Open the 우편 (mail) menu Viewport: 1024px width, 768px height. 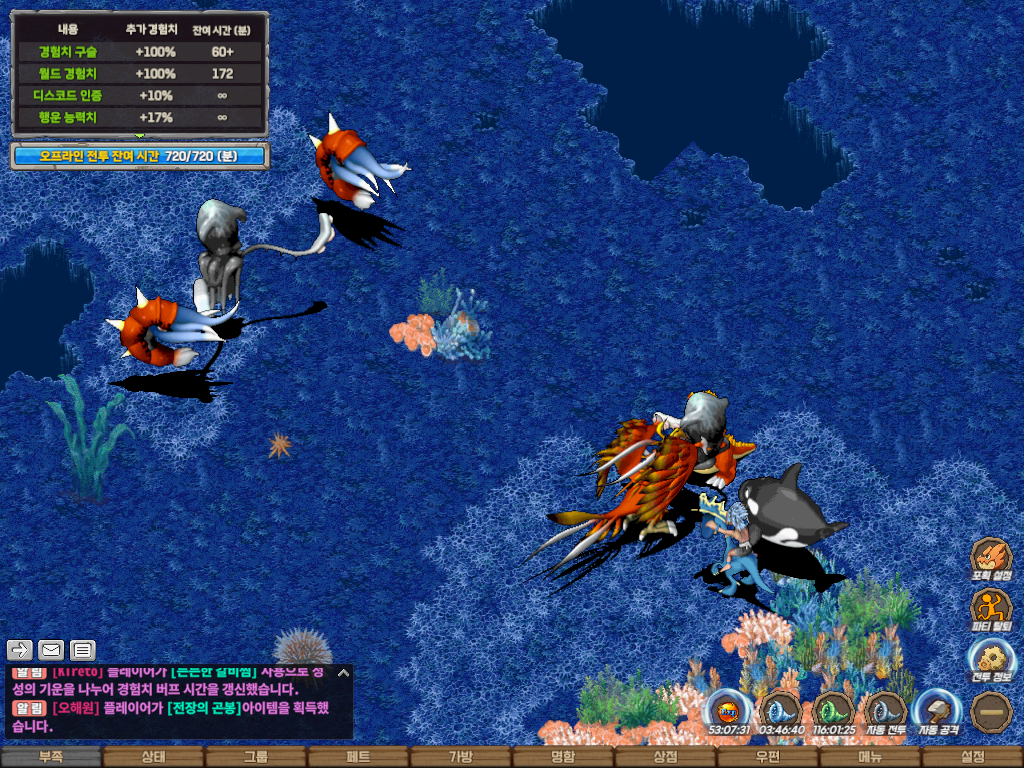pyautogui.click(x=767, y=757)
